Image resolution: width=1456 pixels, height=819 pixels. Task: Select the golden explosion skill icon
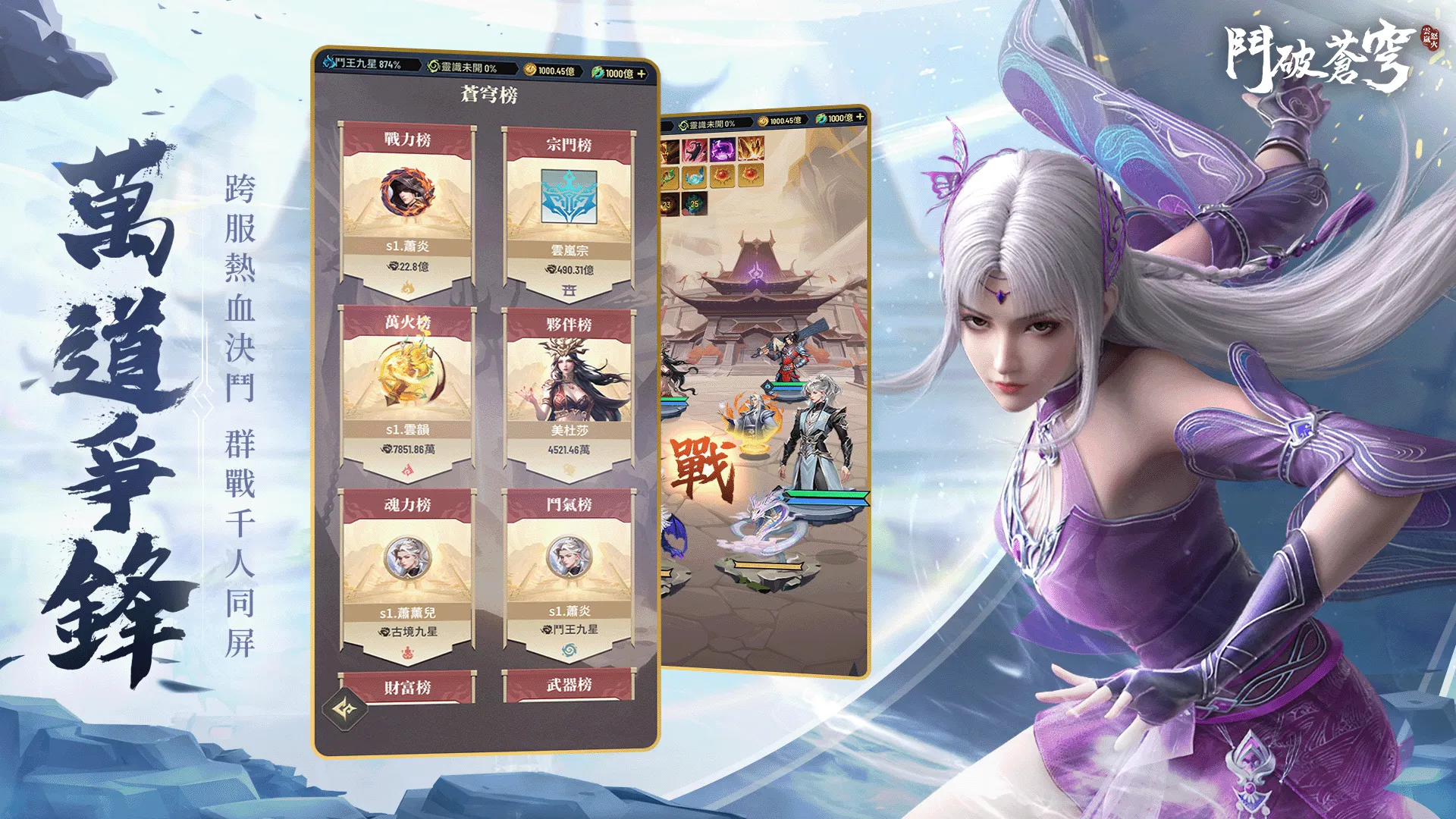click(751, 149)
